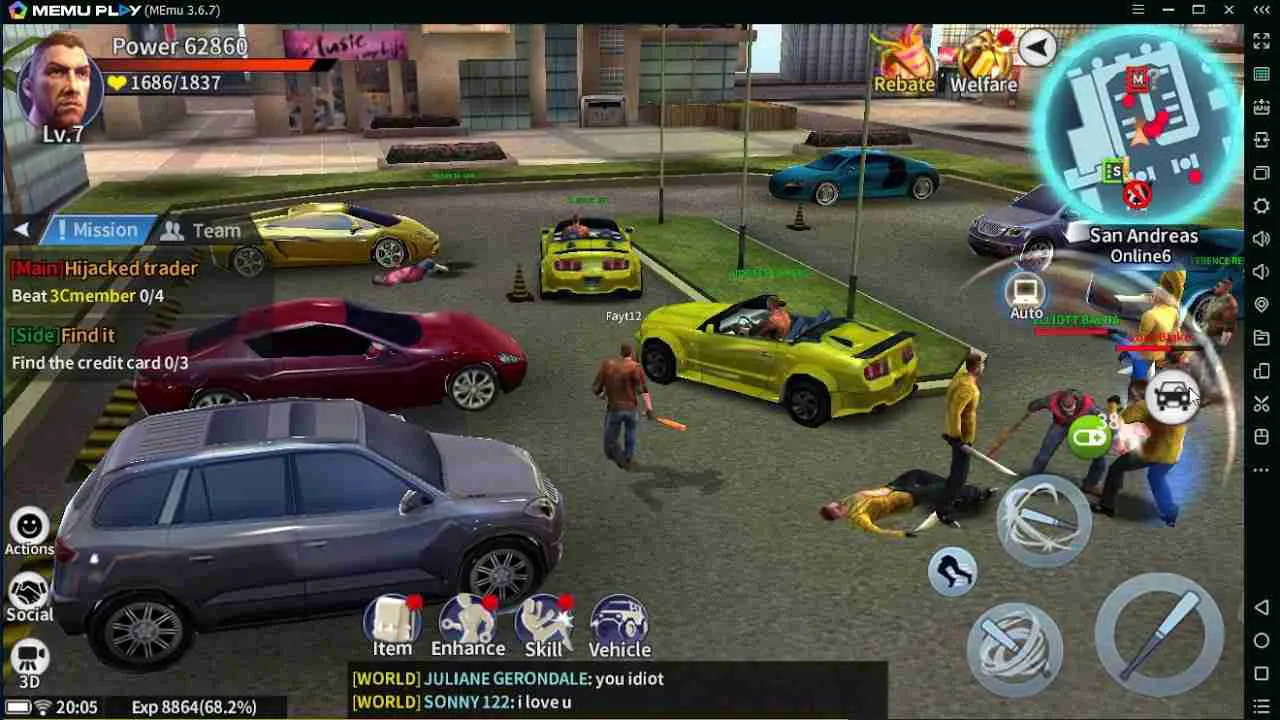Open the Actions menu
The height and width of the screenshot is (720, 1280).
[30, 528]
